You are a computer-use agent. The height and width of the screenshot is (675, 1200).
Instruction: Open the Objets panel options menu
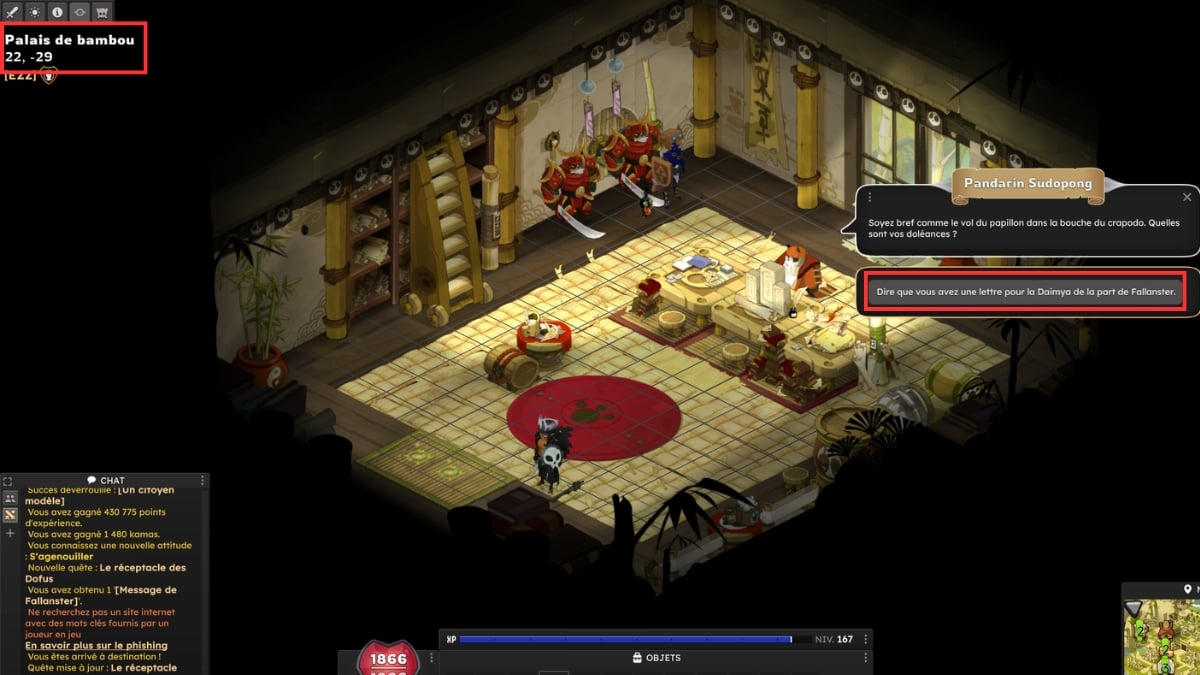866,658
